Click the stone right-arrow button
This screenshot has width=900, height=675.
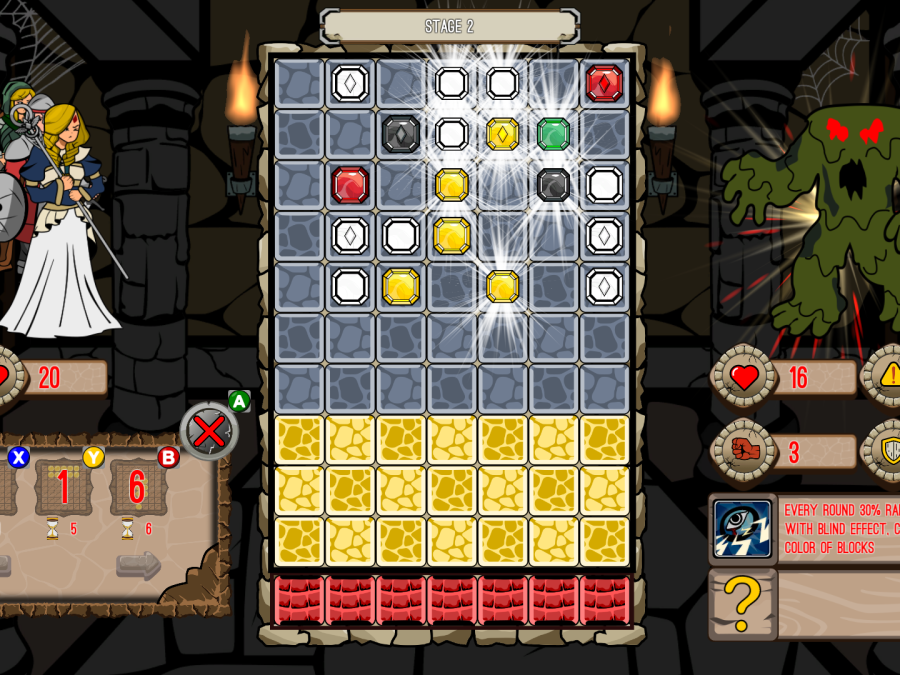tap(138, 566)
